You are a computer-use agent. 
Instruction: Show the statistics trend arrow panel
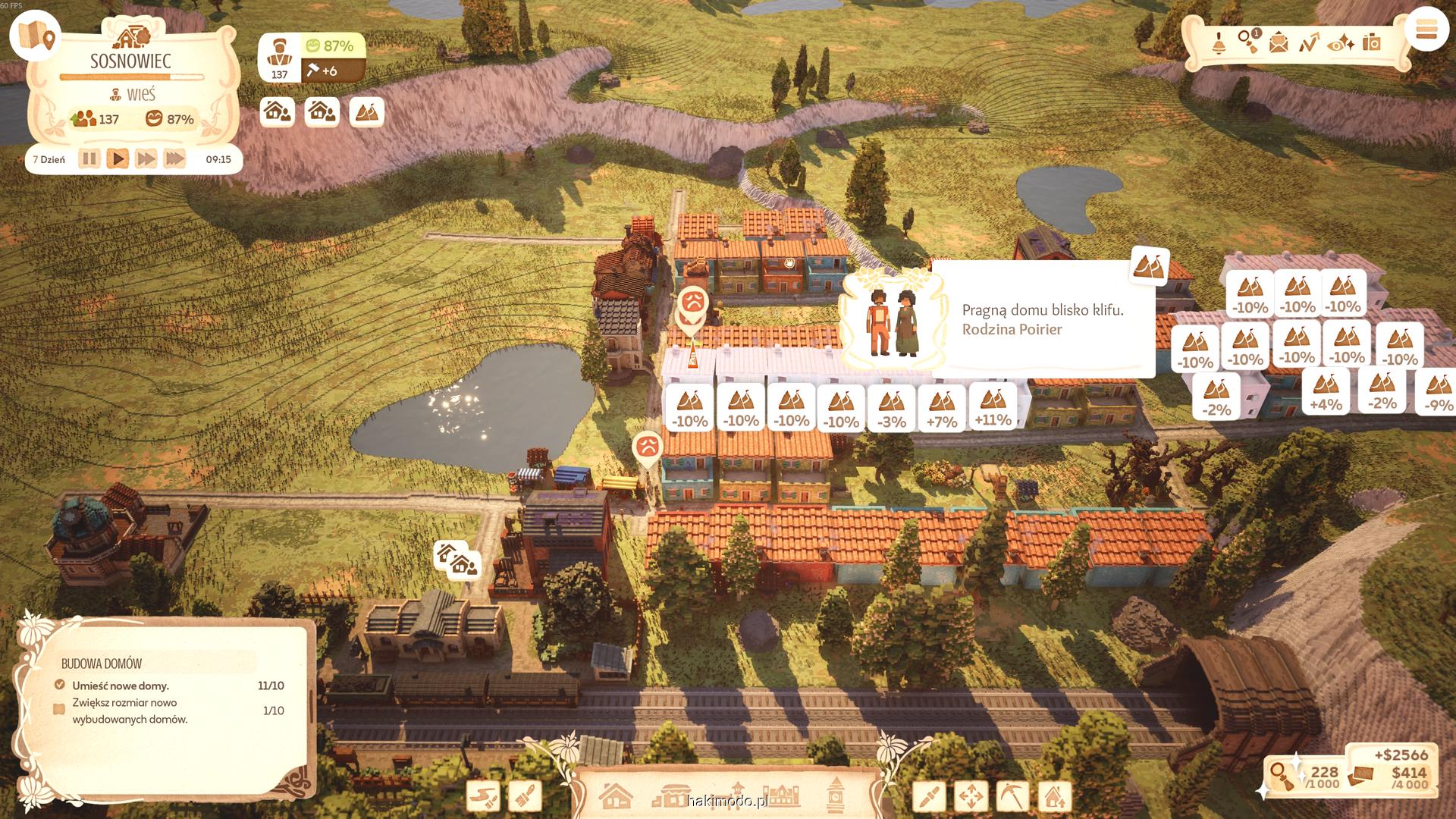pyautogui.click(x=1309, y=43)
